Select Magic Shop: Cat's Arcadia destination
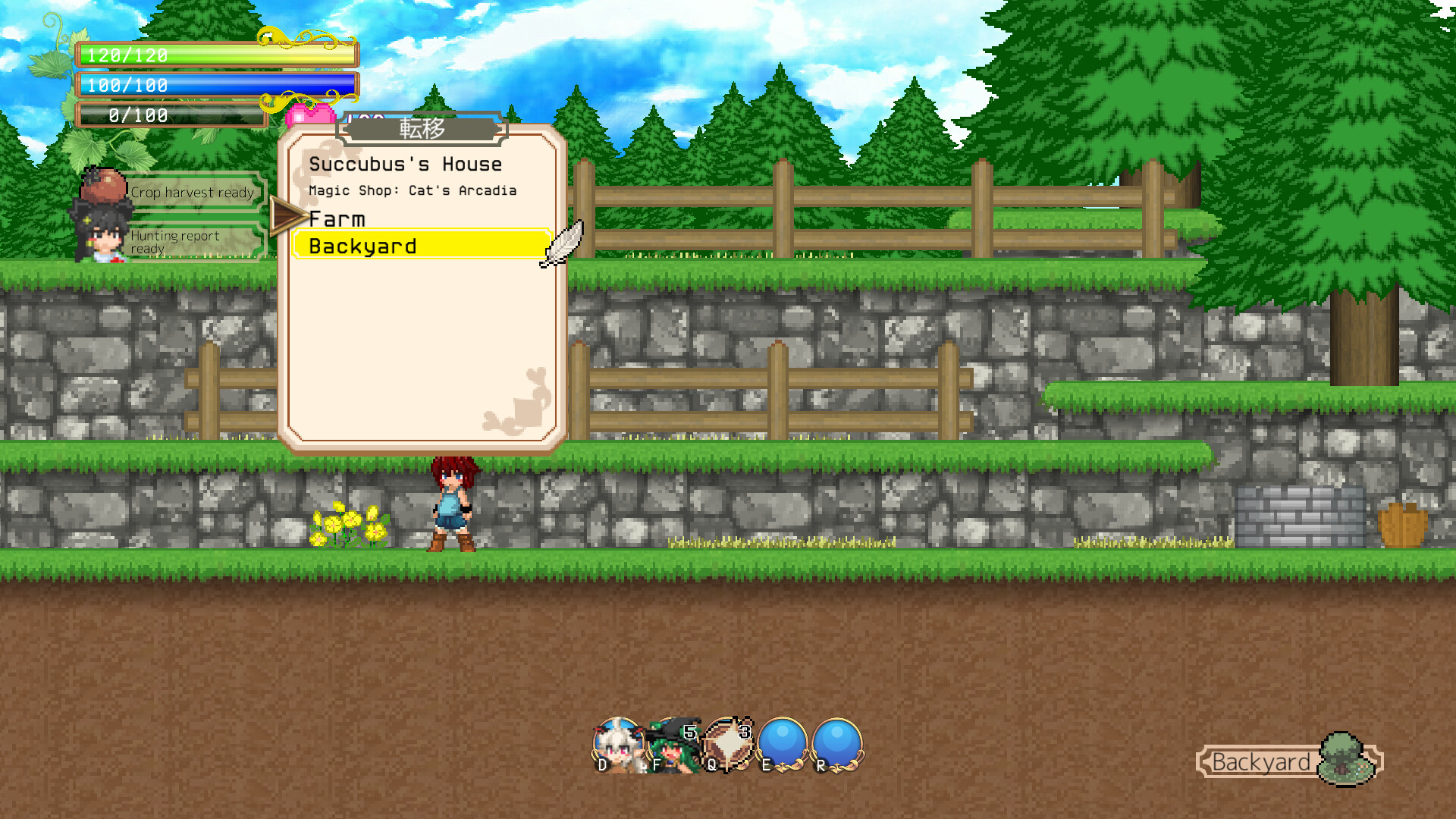The image size is (1456, 819). coord(412,190)
